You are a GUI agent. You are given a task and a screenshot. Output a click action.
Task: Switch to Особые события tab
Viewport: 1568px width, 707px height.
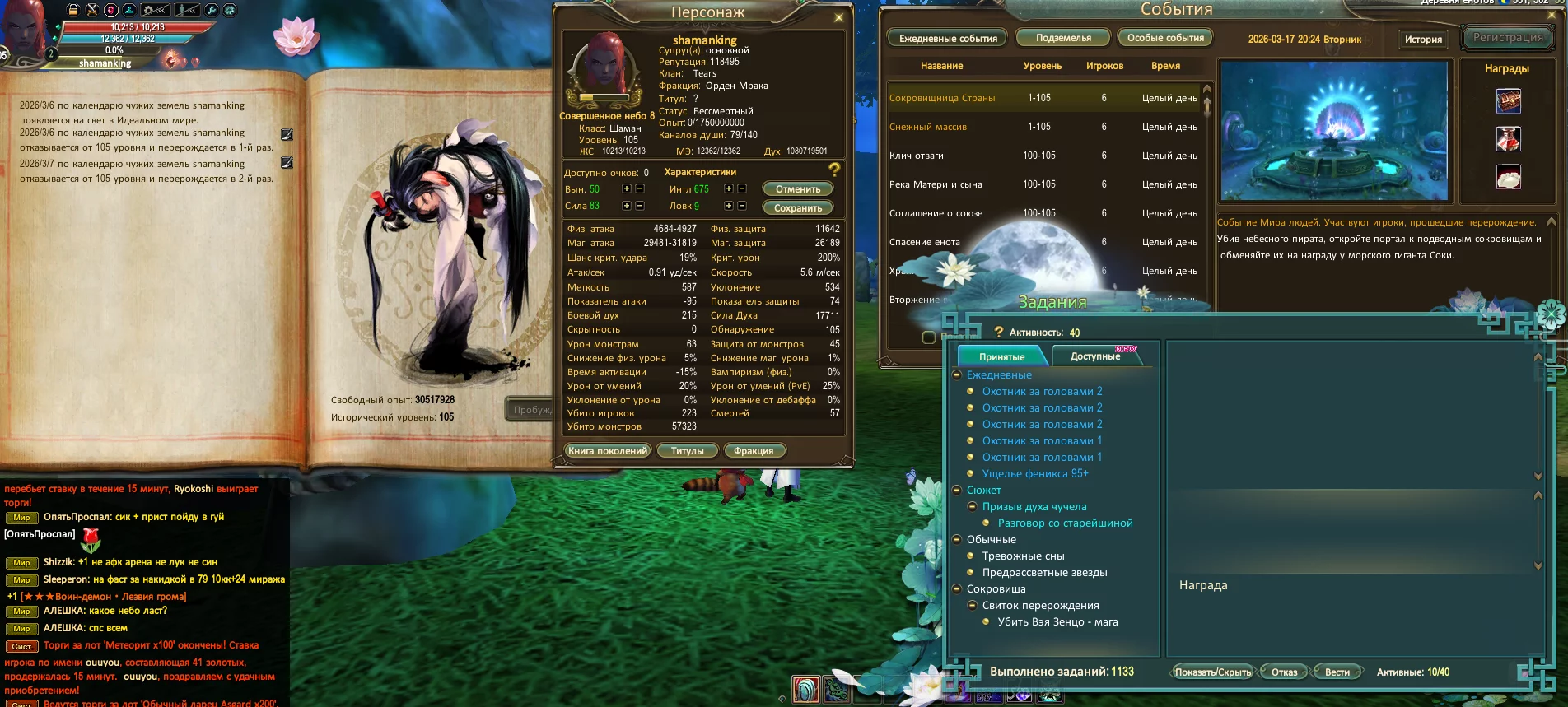[1165, 38]
